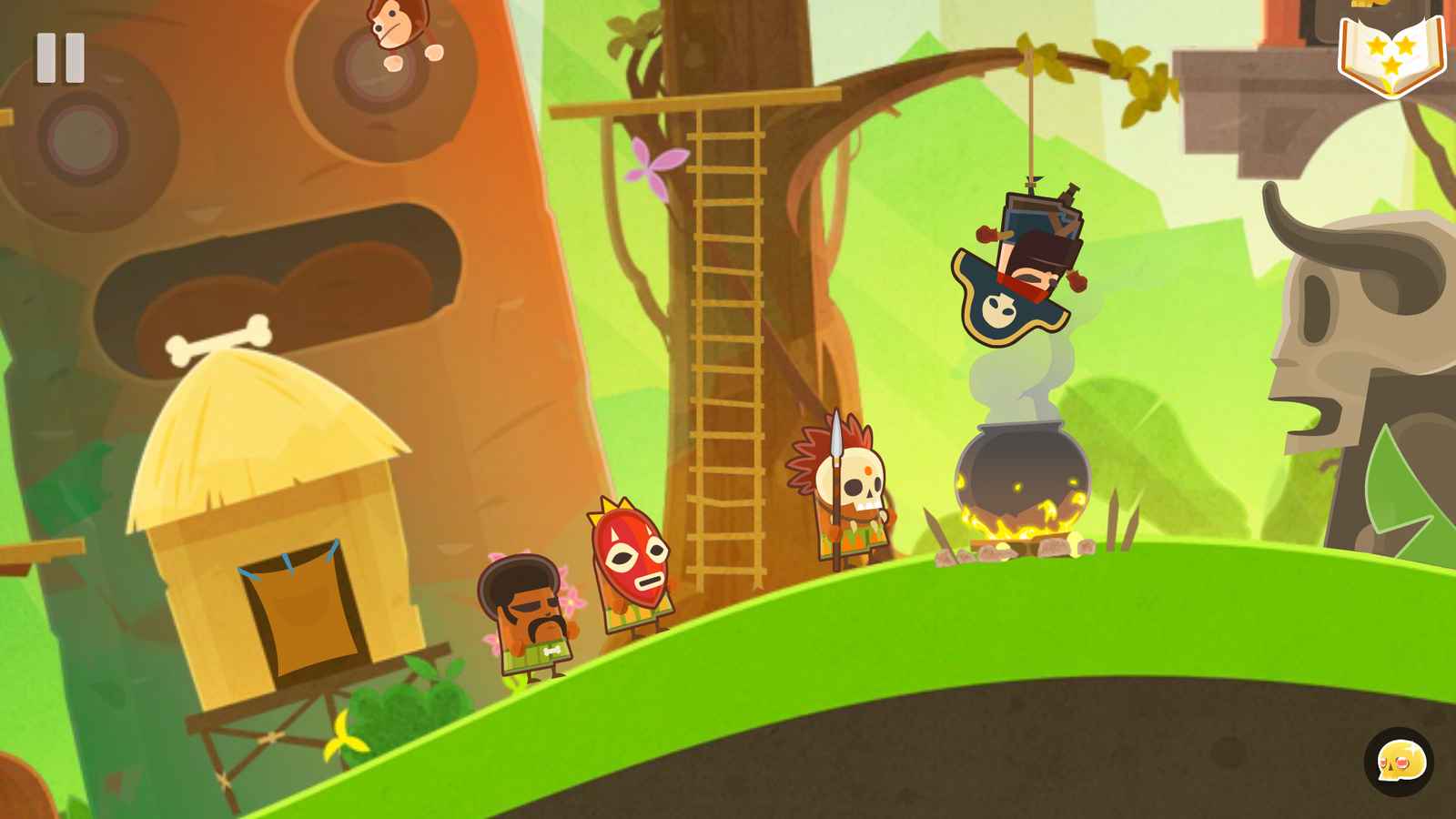1456x819 pixels.
Task: Tap the skull speech bubble hint button
Action: pos(1399,762)
